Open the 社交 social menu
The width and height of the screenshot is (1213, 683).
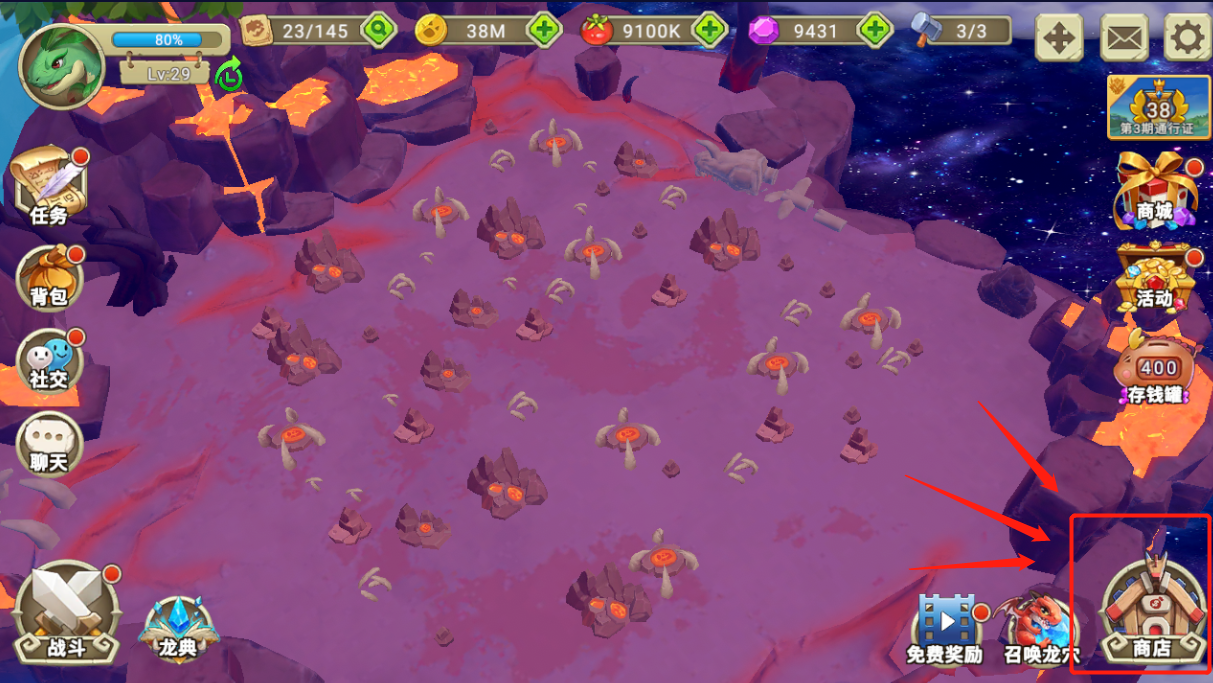pos(49,362)
